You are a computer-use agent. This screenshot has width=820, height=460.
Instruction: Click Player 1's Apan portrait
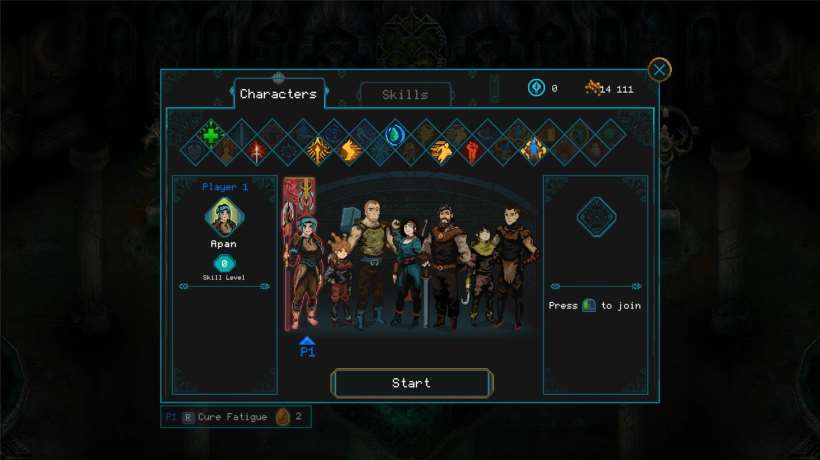coord(224,217)
